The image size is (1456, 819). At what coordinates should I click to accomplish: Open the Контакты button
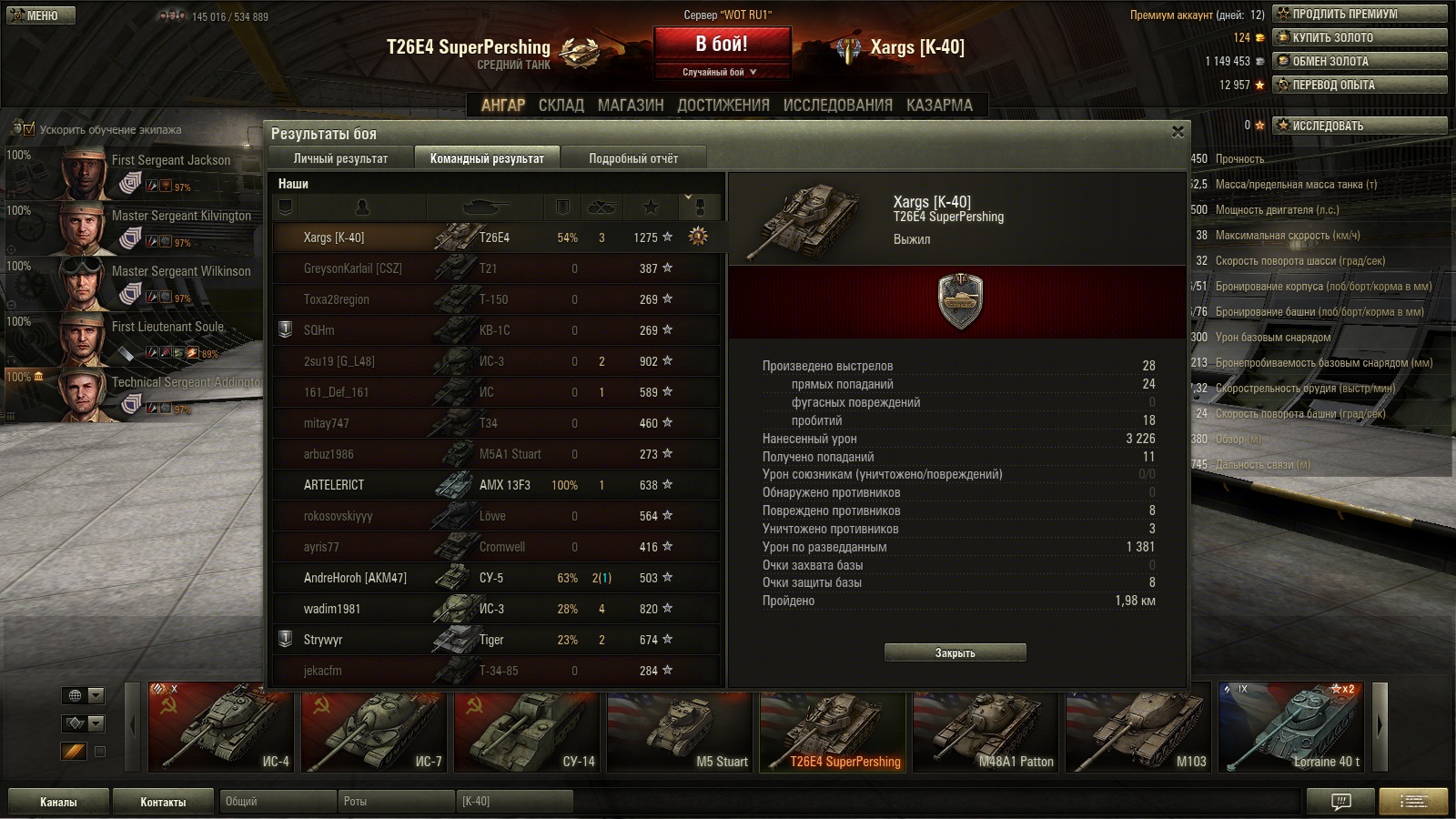coord(163,802)
